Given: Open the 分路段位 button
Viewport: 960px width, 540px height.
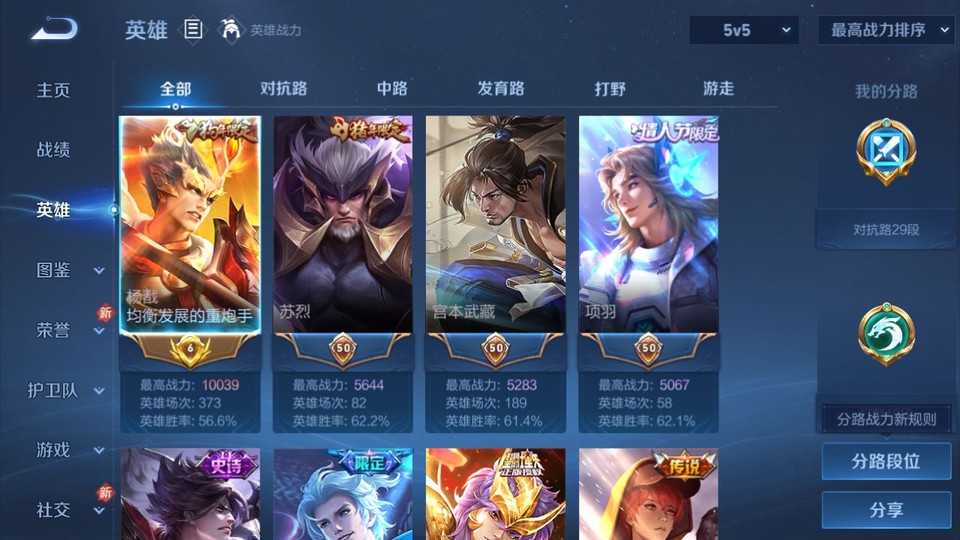Looking at the screenshot, I should (886, 462).
